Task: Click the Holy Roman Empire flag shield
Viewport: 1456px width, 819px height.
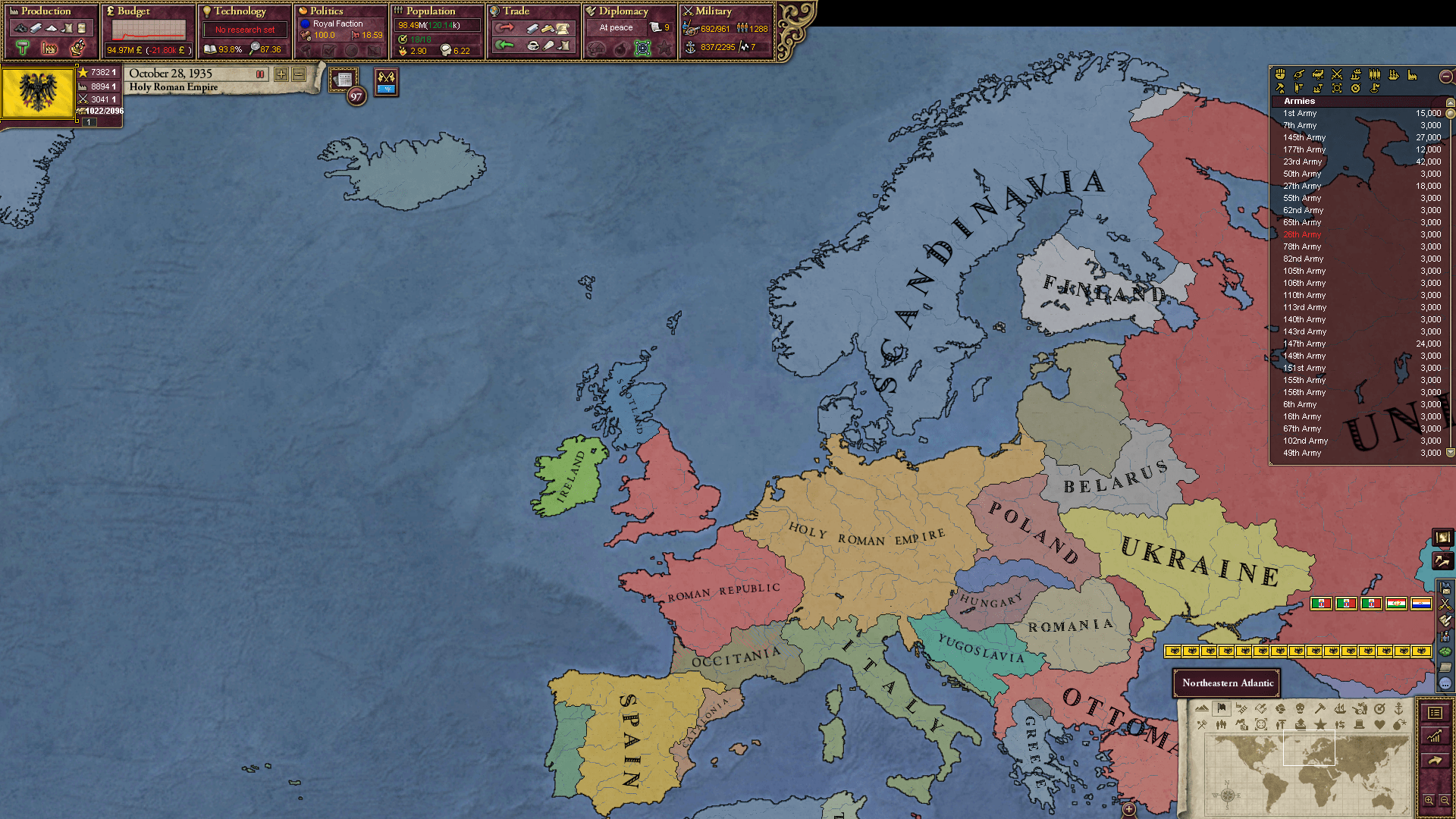Action: click(37, 93)
